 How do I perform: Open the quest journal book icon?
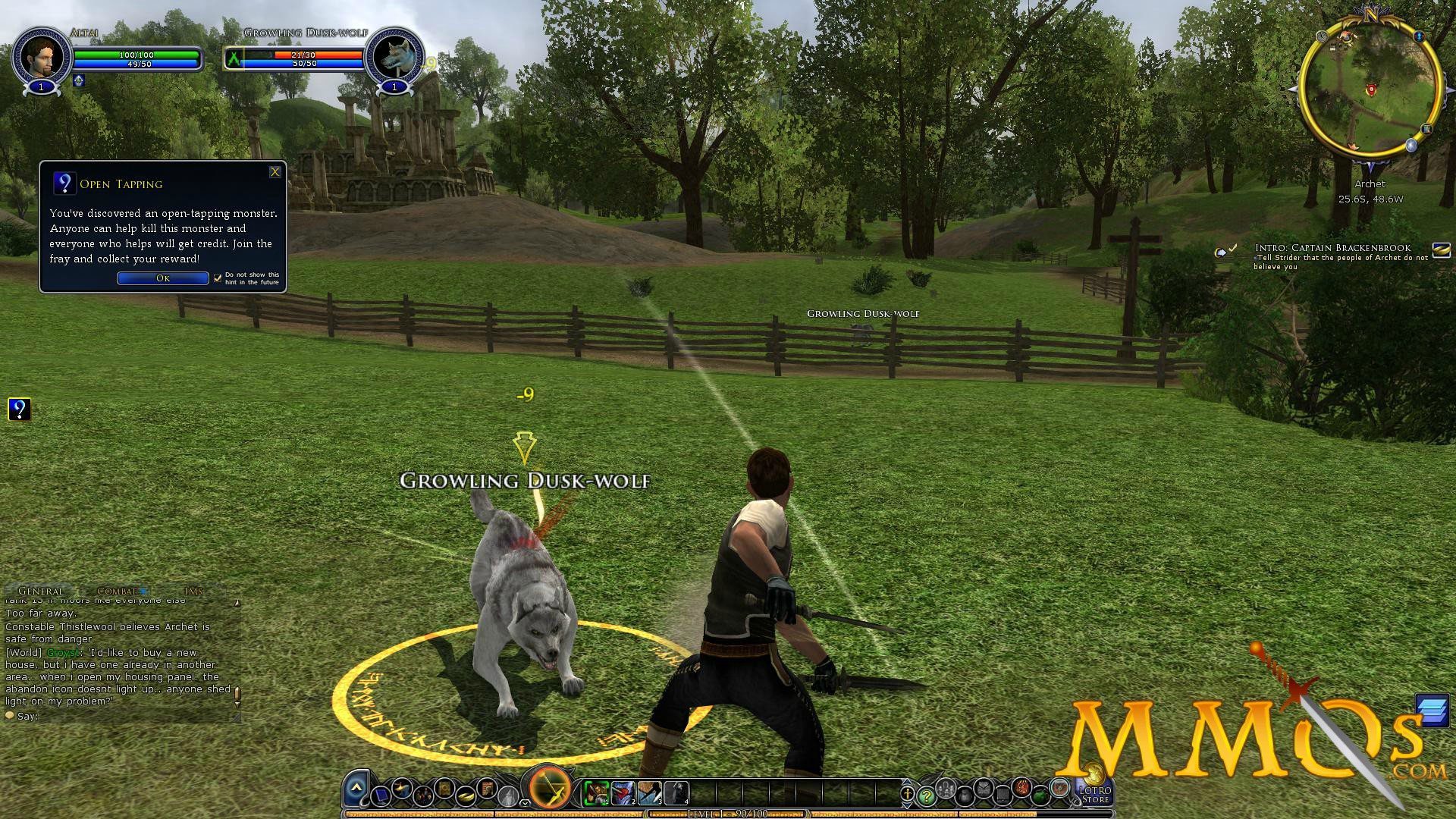[444, 789]
